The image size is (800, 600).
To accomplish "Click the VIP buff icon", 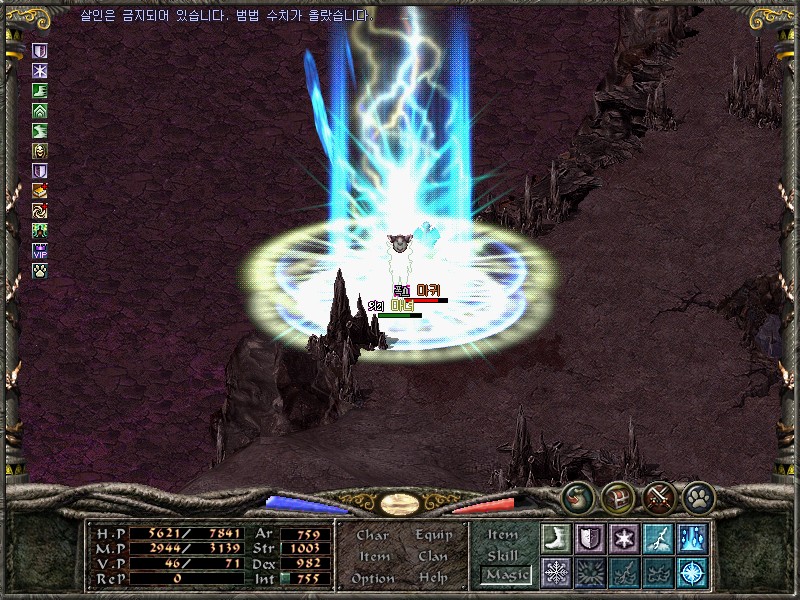I will [x=40, y=251].
